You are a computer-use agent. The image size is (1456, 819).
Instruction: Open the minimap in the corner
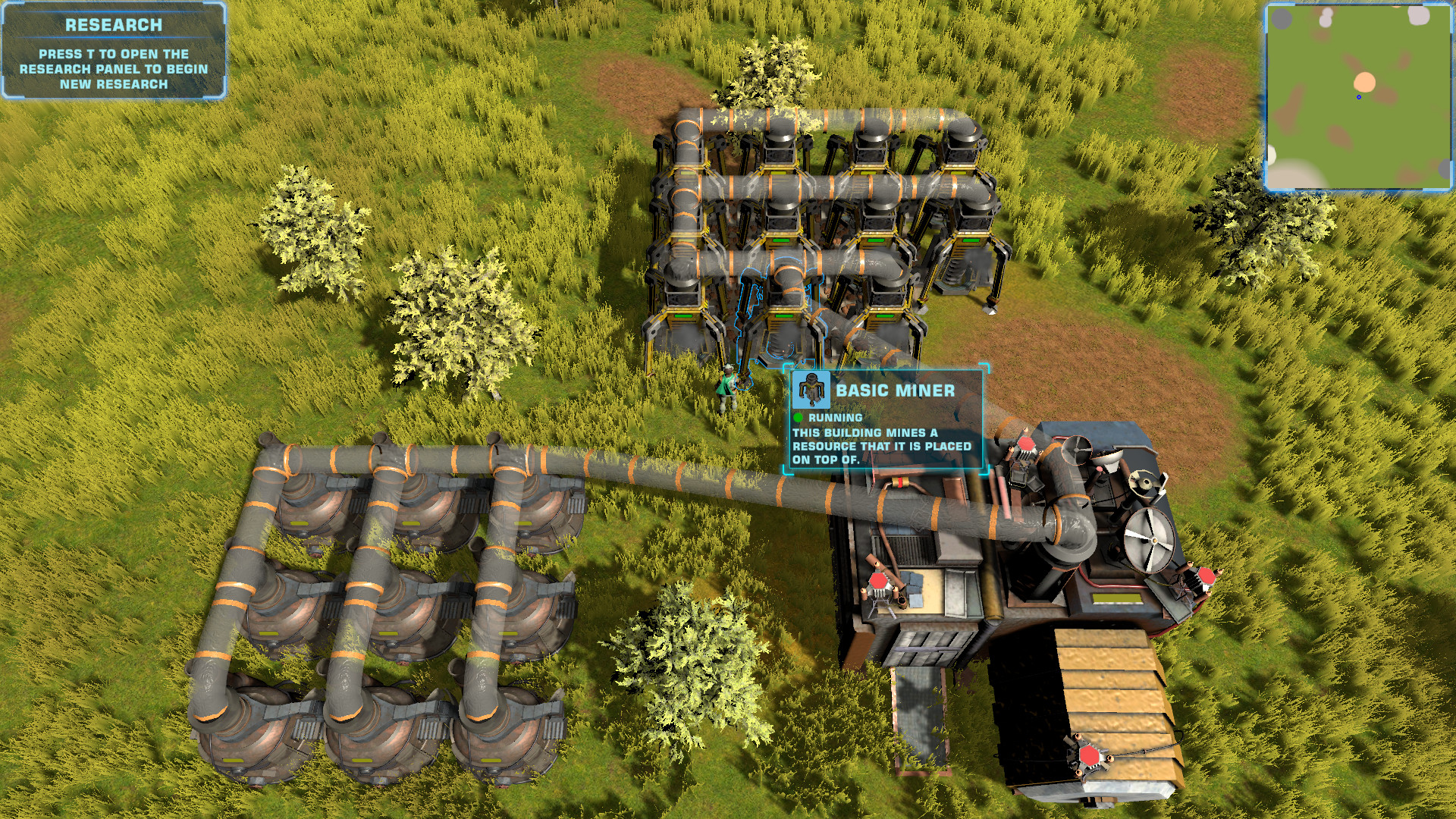point(1358,96)
